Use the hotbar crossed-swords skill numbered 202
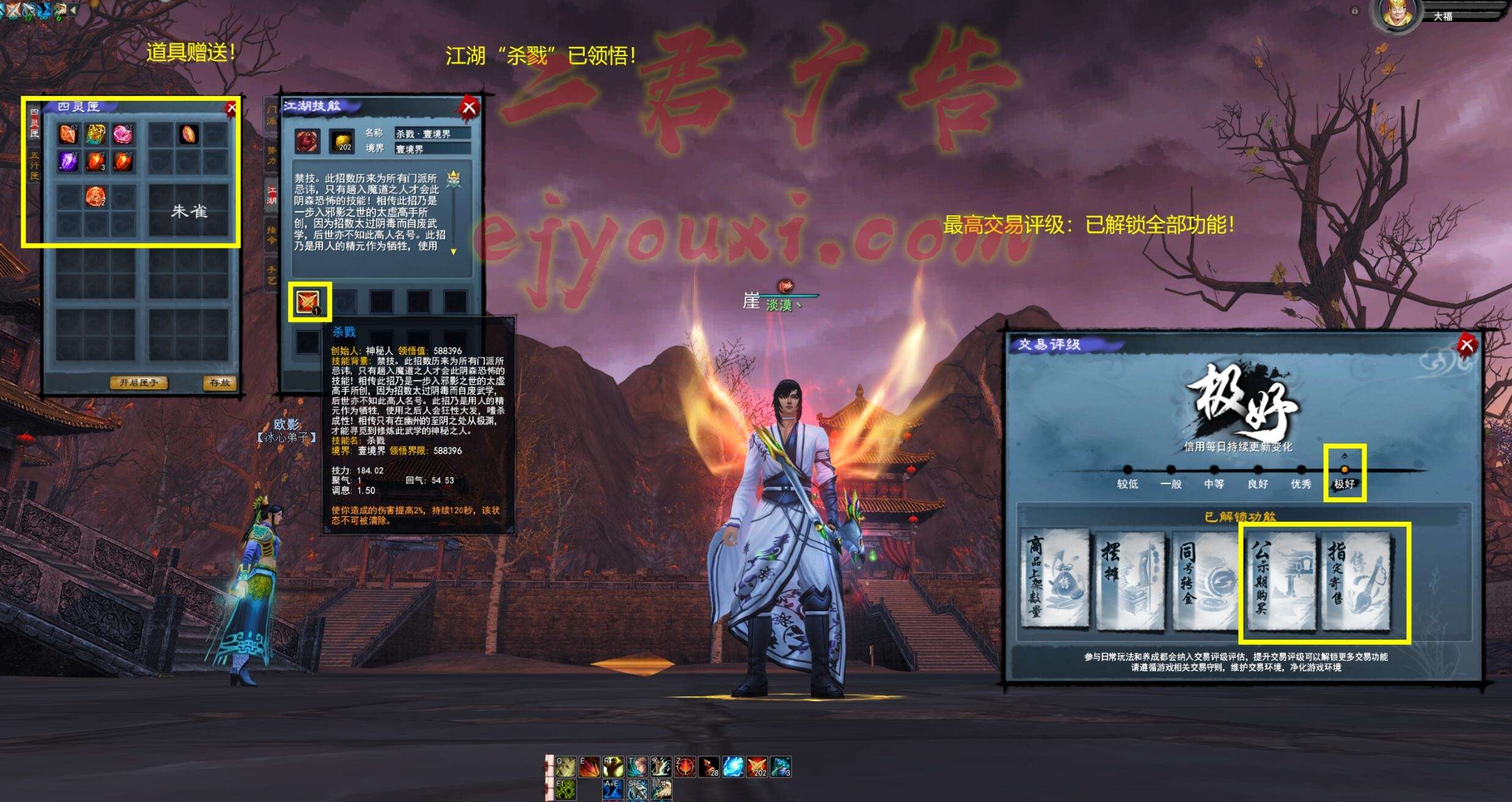 (x=757, y=767)
